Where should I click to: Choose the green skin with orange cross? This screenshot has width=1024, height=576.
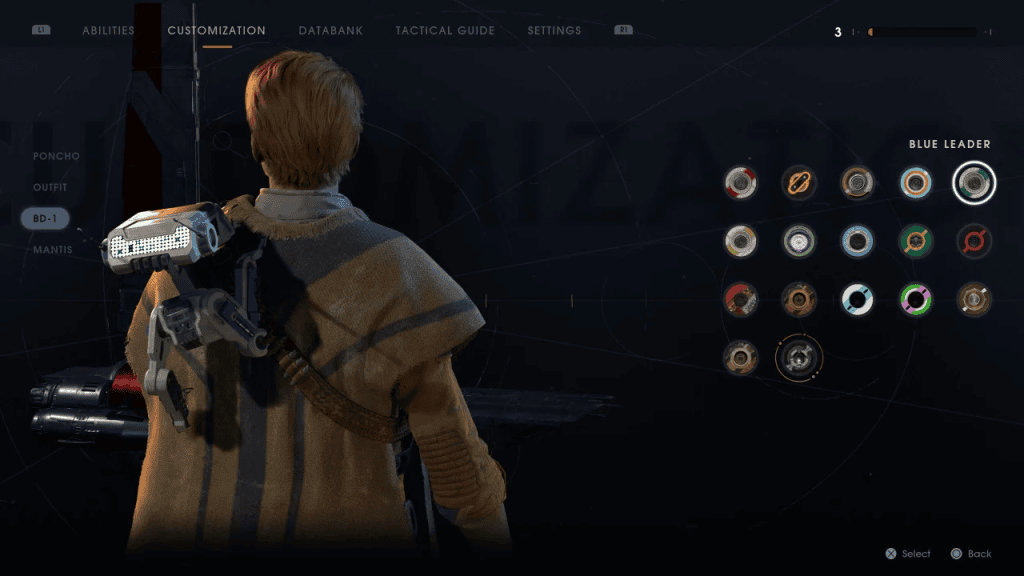click(916, 240)
